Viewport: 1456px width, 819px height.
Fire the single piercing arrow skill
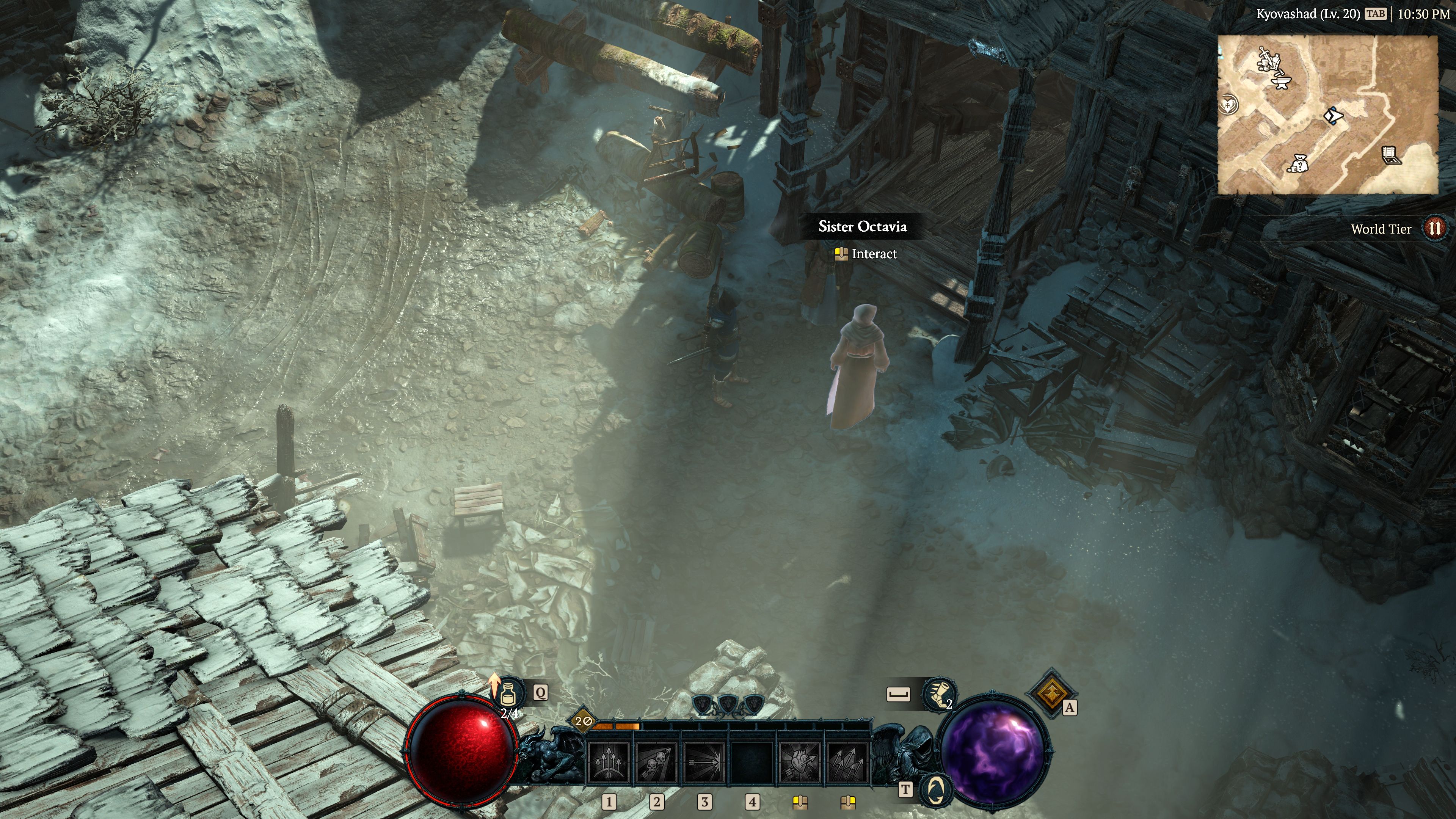704,763
